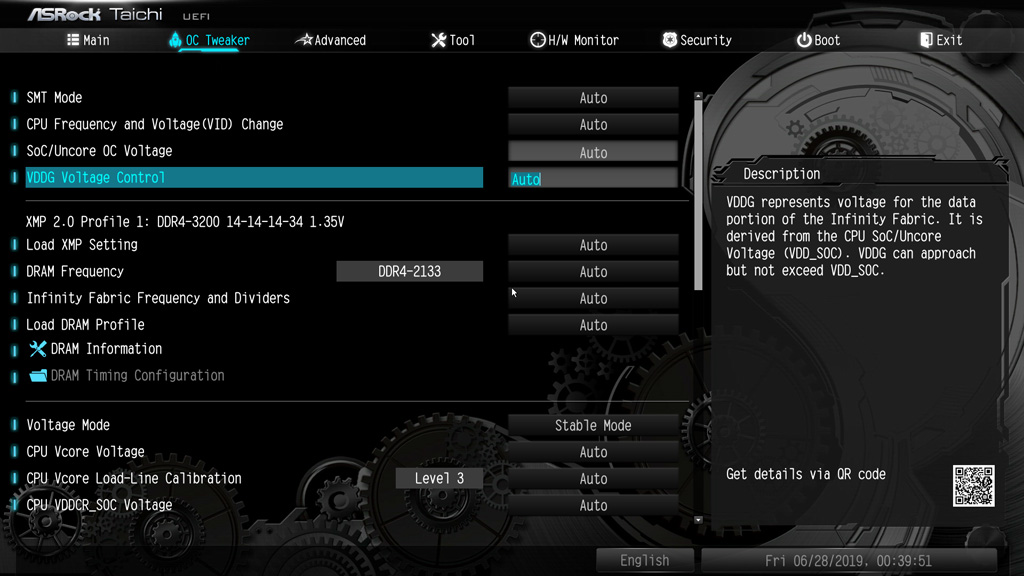Choose the Exit tab

coord(941,40)
